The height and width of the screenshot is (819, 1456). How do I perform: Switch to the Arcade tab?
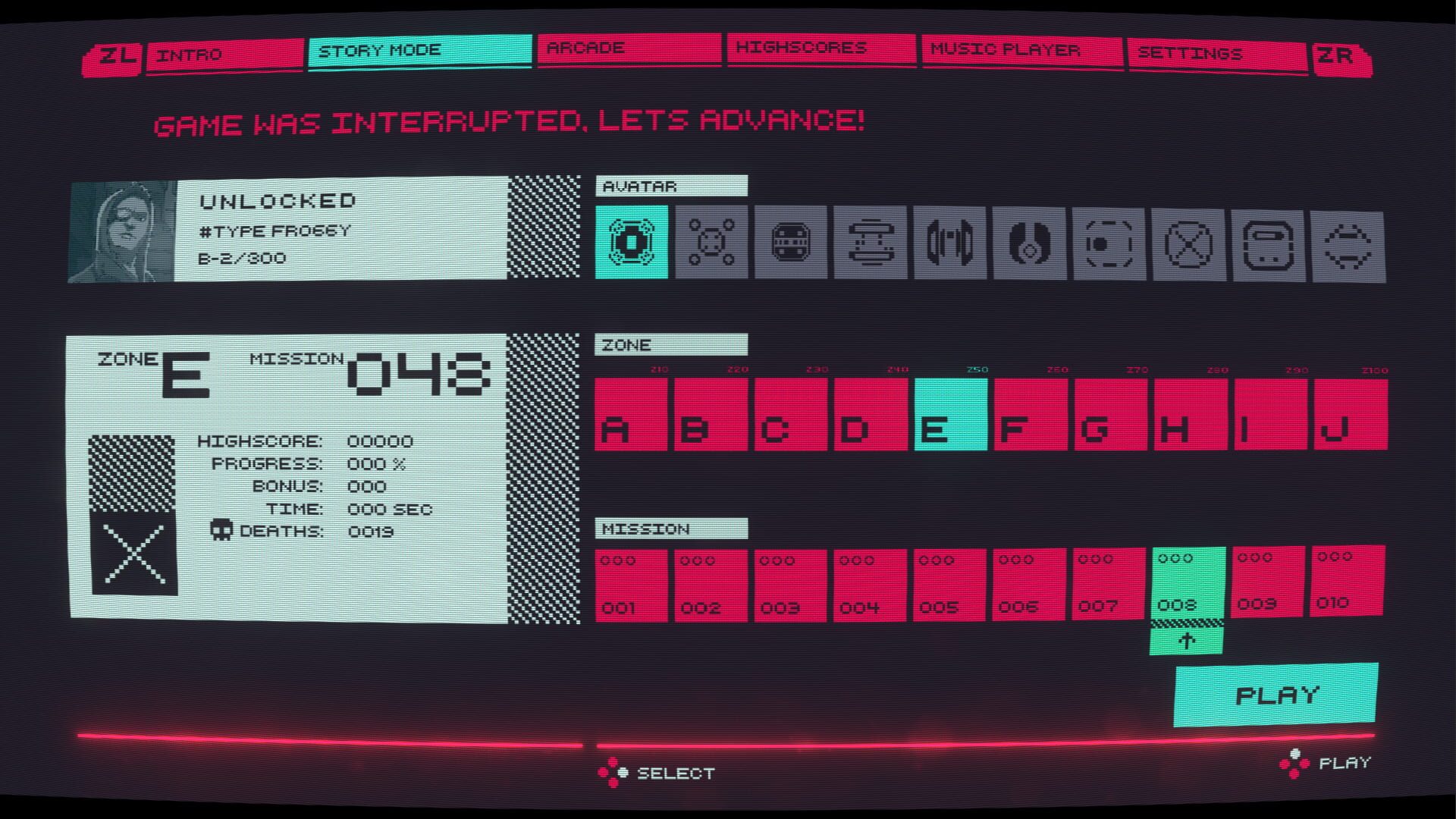click(x=629, y=49)
